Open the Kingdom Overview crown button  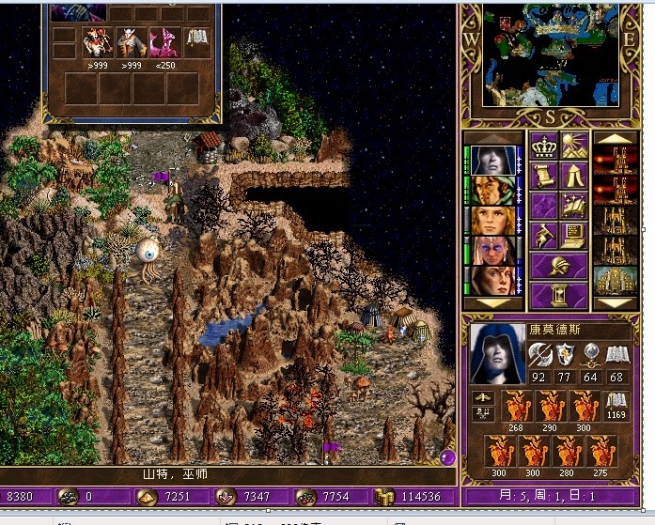(544, 147)
